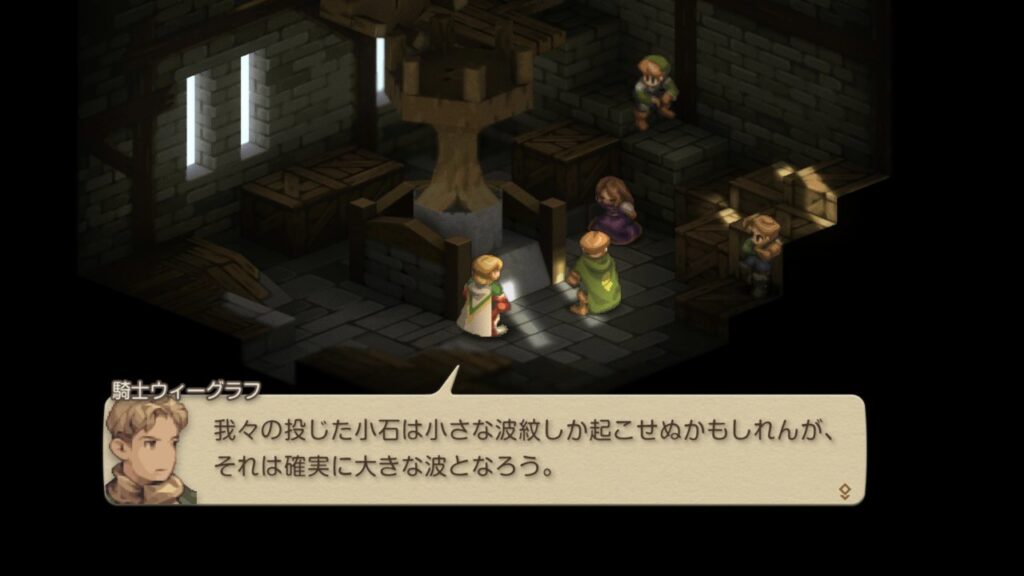Click the dialogue advance arrow indicator
The height and width of the screenshot is (576, 1024).
pyautogui.click(x=845, y=490)
